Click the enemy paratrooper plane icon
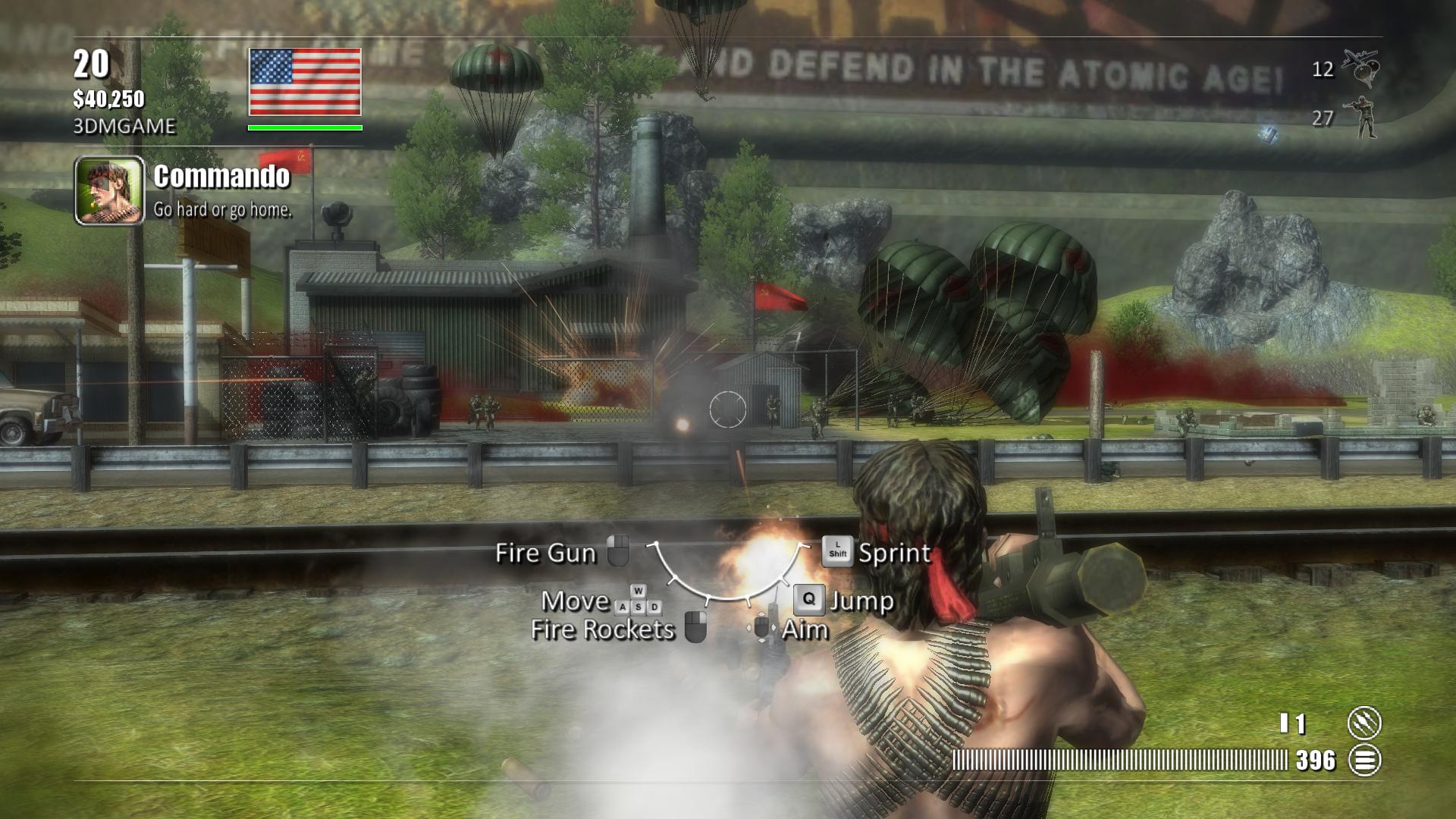Screen dimensions: 1456x819 [1360, 68]
